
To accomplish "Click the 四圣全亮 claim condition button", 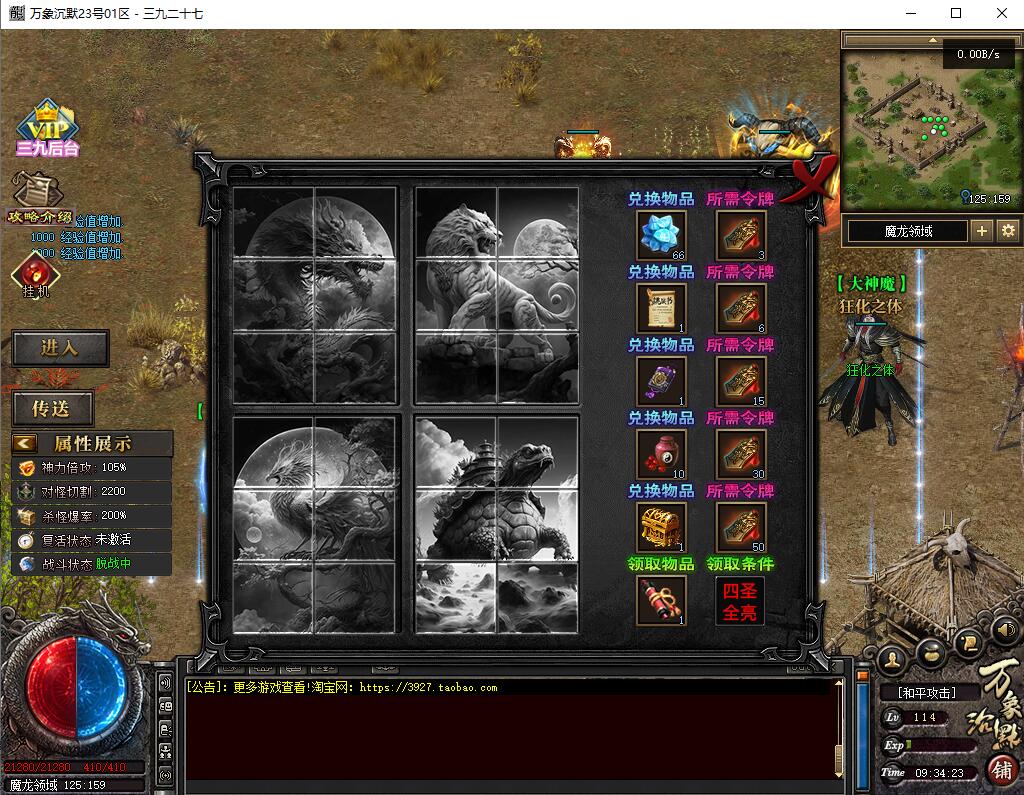I will tap(740, 601).
